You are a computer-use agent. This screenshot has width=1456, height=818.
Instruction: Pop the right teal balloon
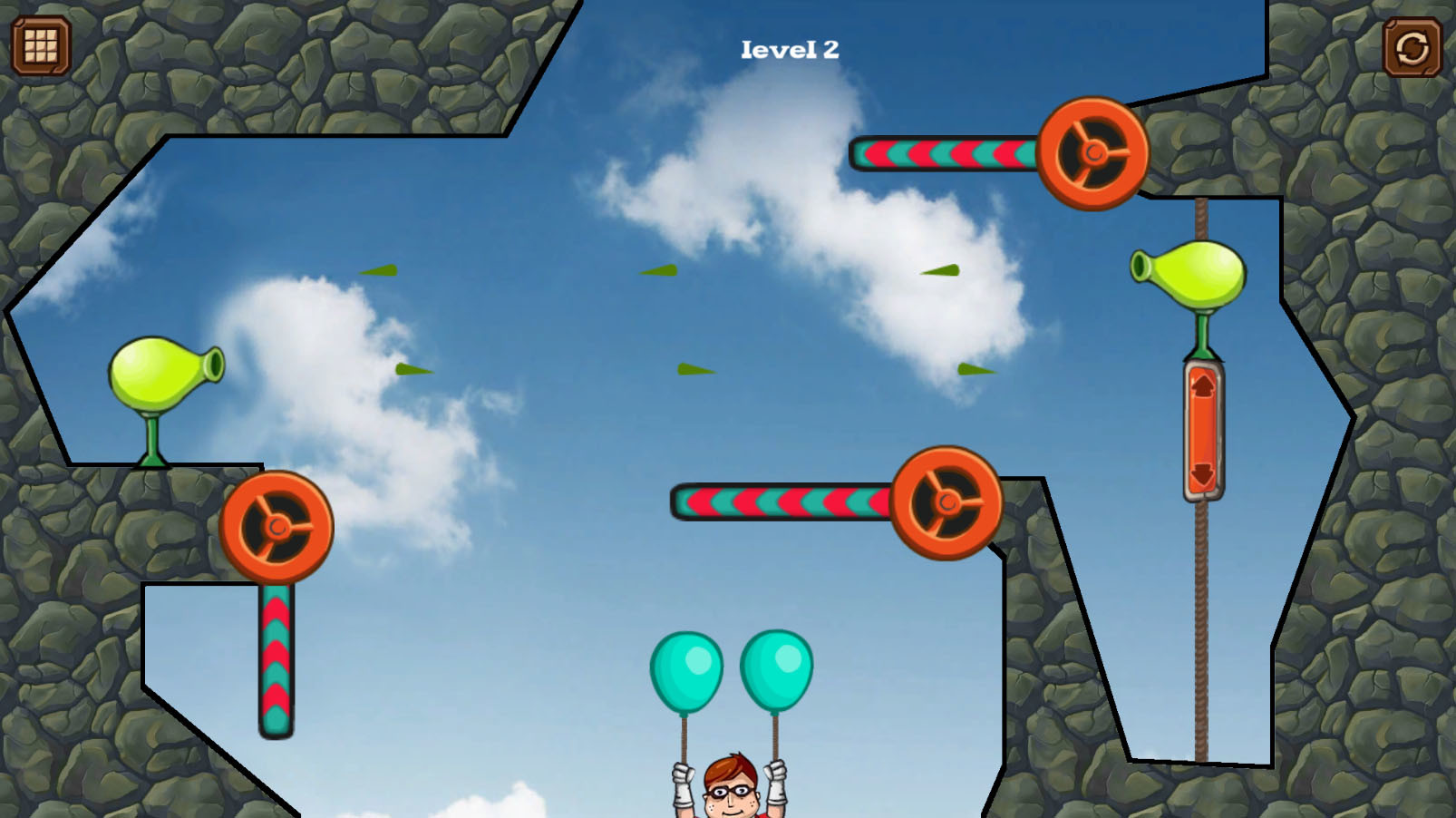coord(778,668)
